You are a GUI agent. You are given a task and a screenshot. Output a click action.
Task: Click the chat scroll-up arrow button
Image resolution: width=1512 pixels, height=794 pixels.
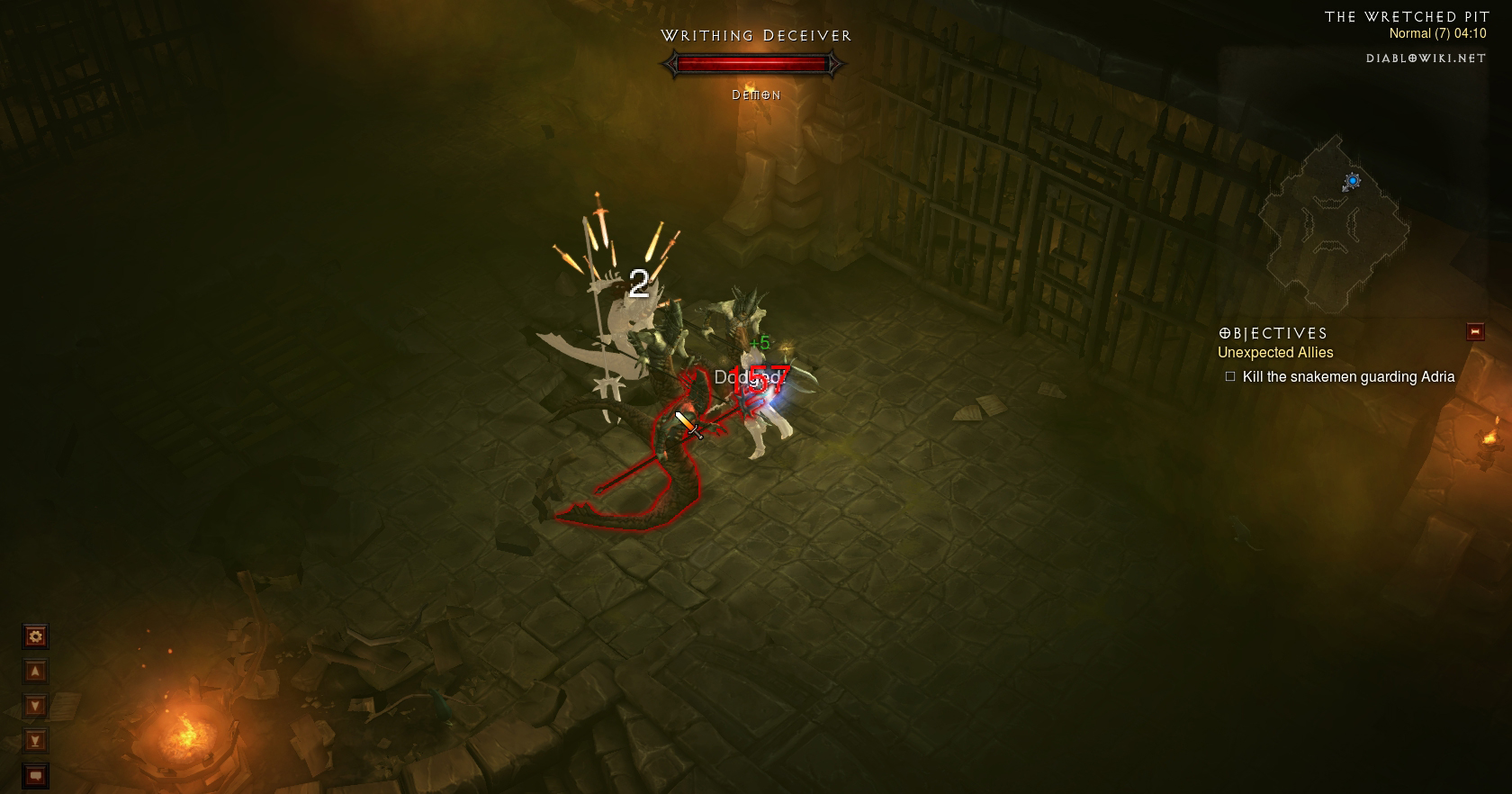[35, 672]
